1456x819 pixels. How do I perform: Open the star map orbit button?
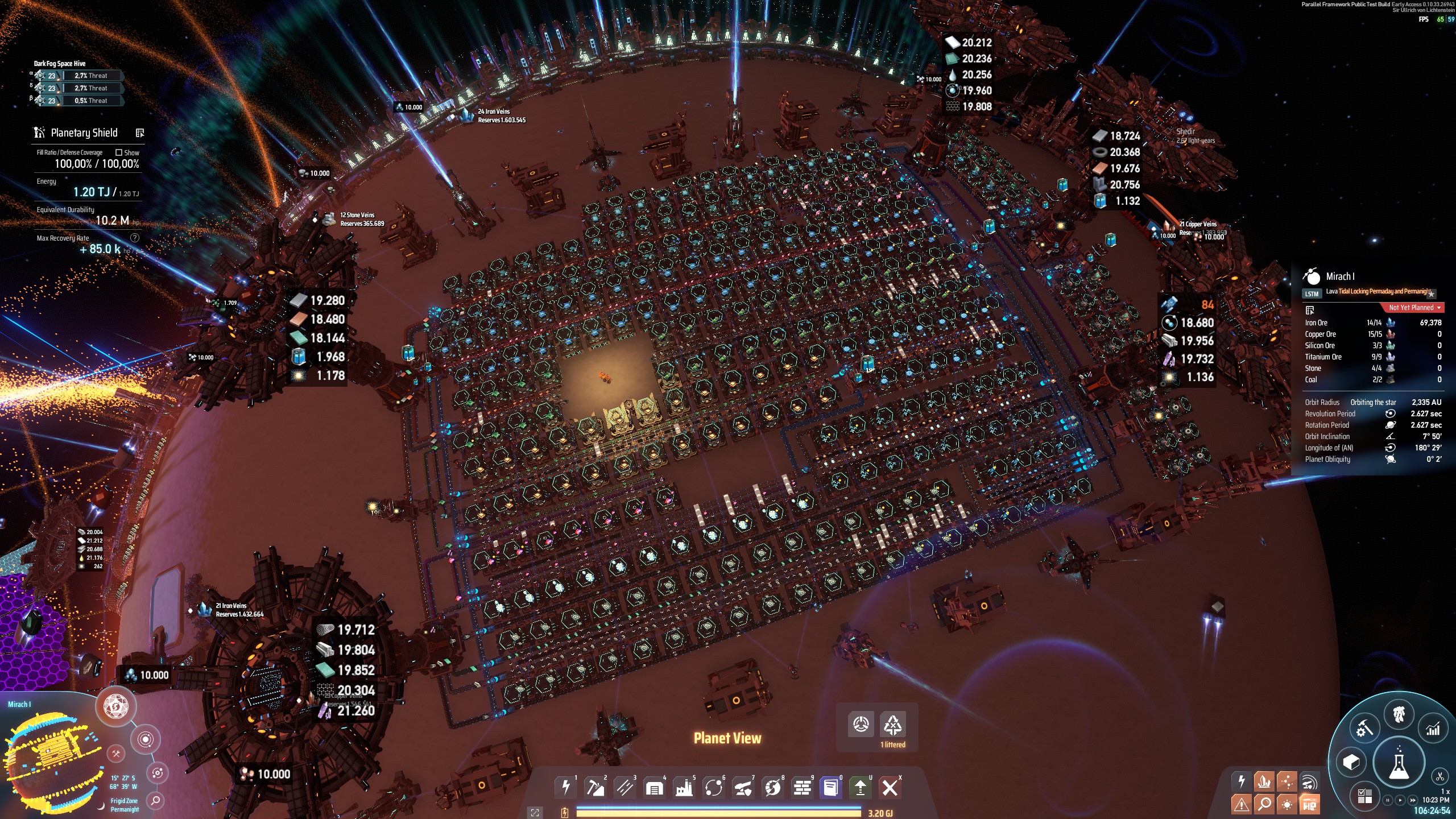(145, 739)
